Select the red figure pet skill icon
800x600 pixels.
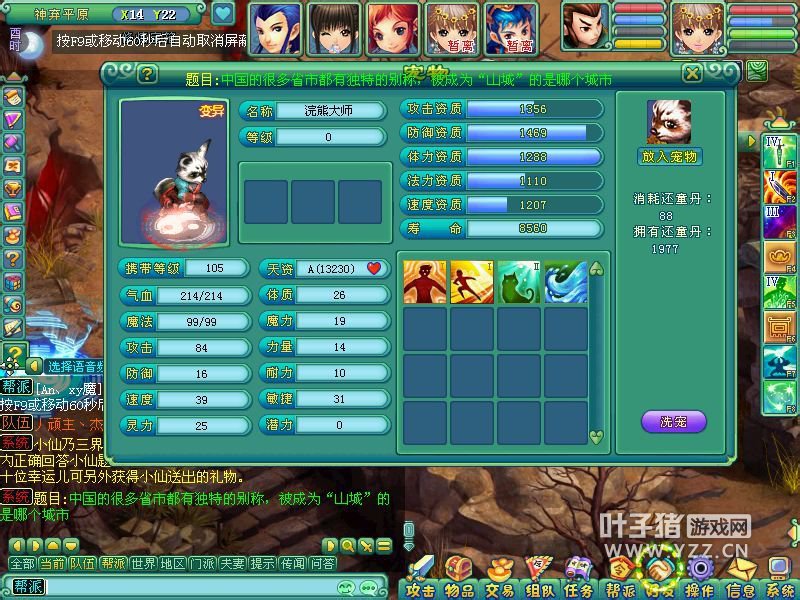[x=424, y=282]
